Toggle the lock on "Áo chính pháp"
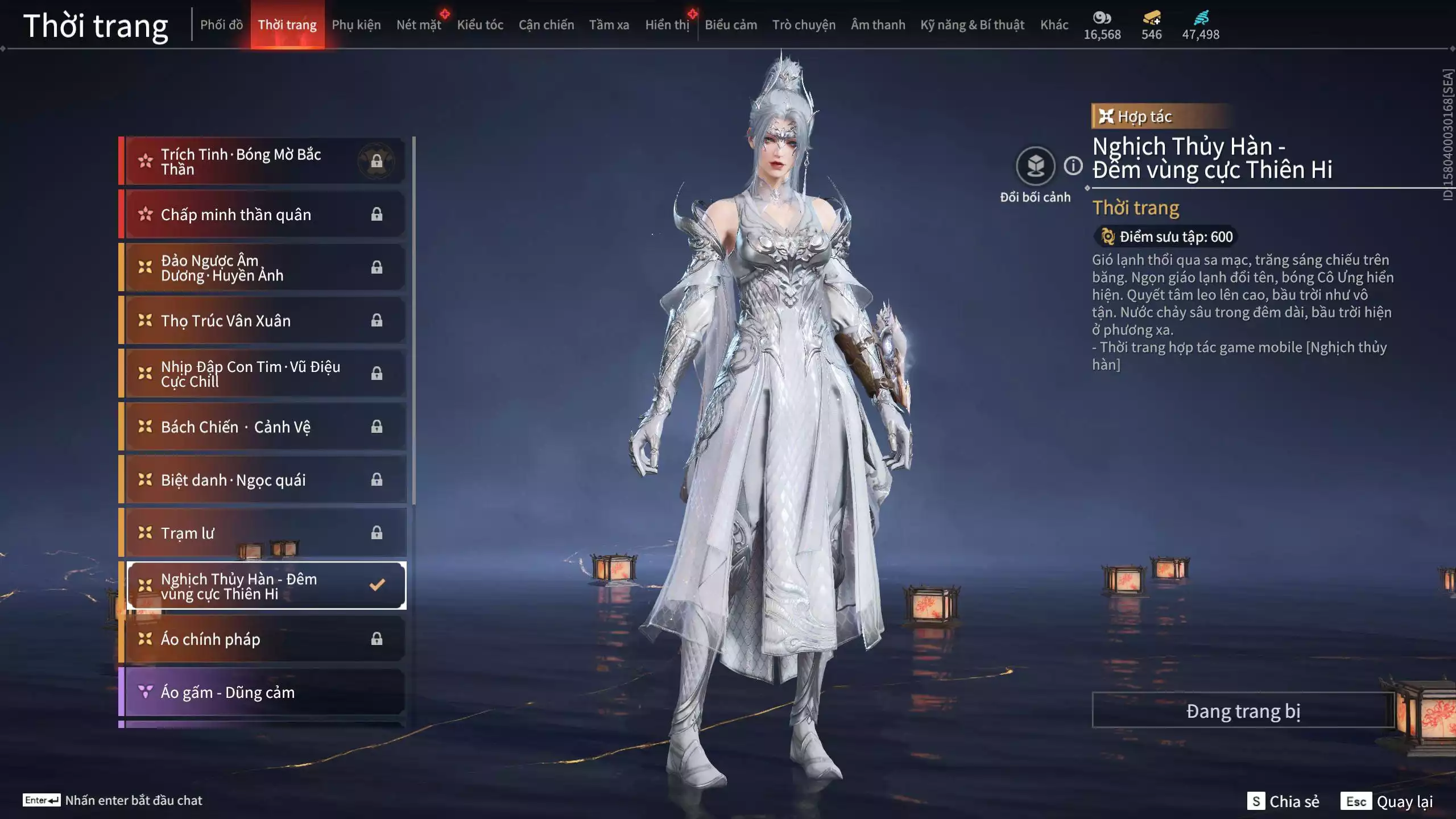Image resolution: width=1456 pixels, height=819 pixels. point(376,639)
